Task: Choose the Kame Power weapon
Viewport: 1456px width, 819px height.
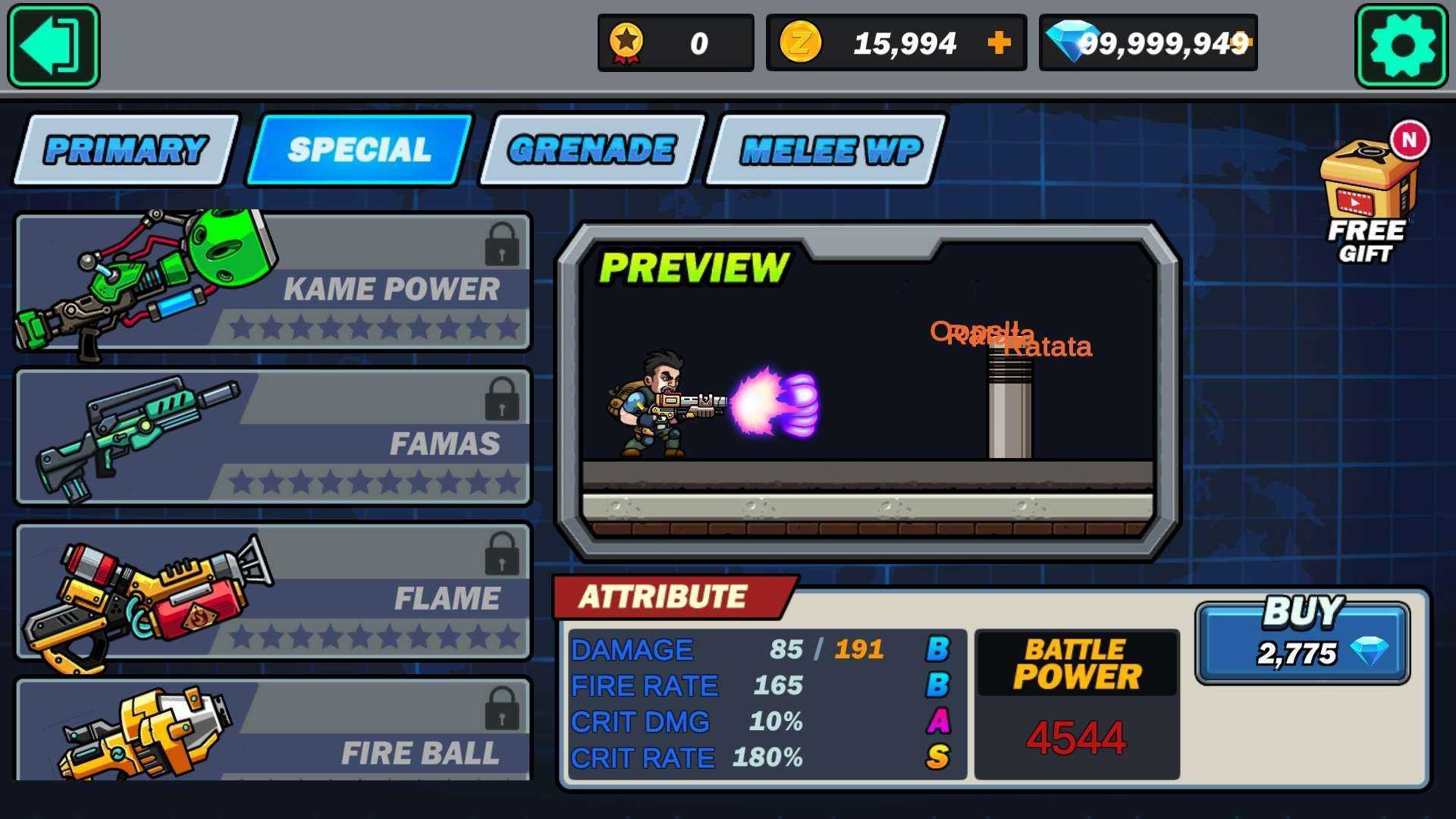Action: [273, 282]
